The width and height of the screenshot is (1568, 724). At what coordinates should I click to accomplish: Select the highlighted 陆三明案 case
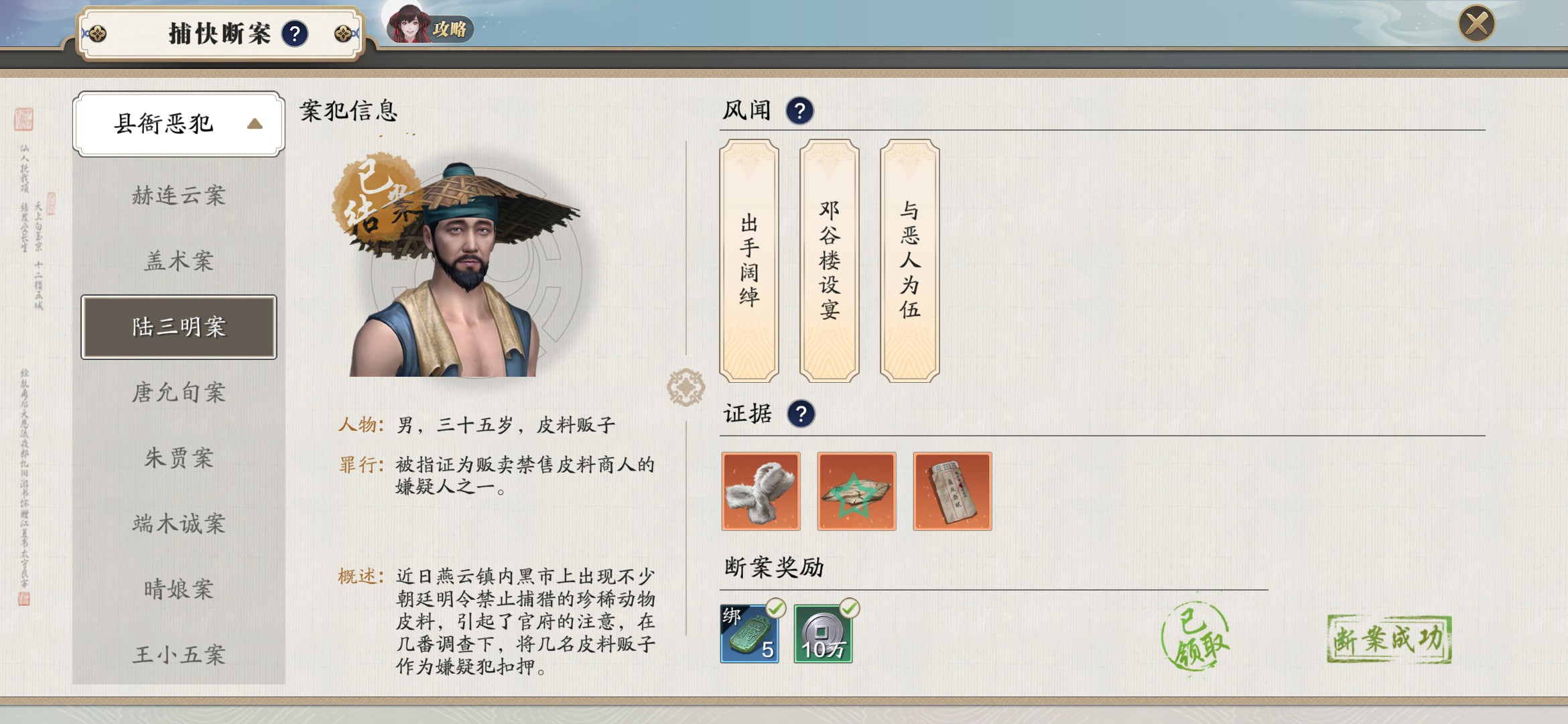[178, 327]
